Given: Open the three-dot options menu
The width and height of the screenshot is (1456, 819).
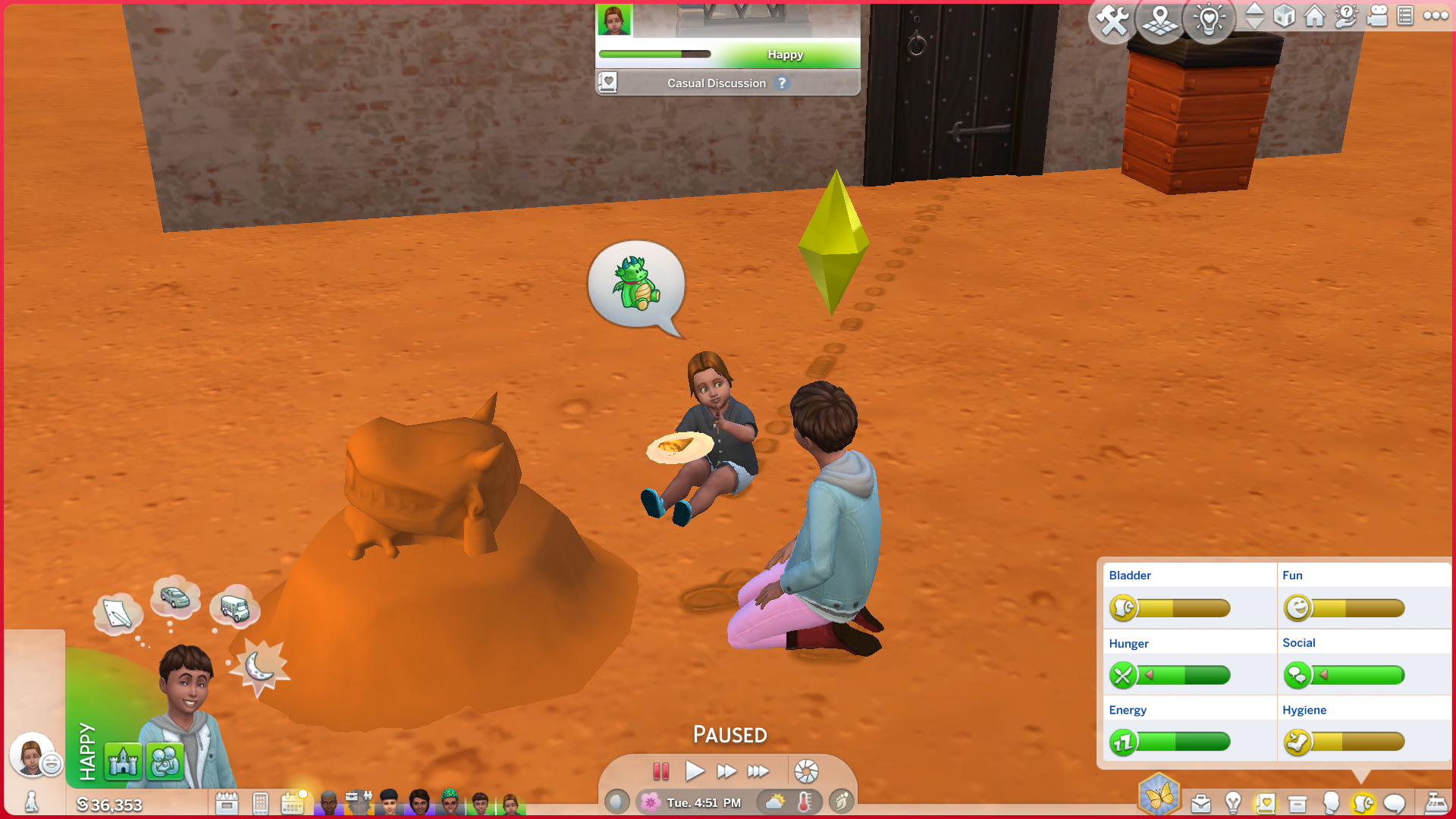Looking at the screenshot, I should pyautogui.click(x=1436, y=16).
